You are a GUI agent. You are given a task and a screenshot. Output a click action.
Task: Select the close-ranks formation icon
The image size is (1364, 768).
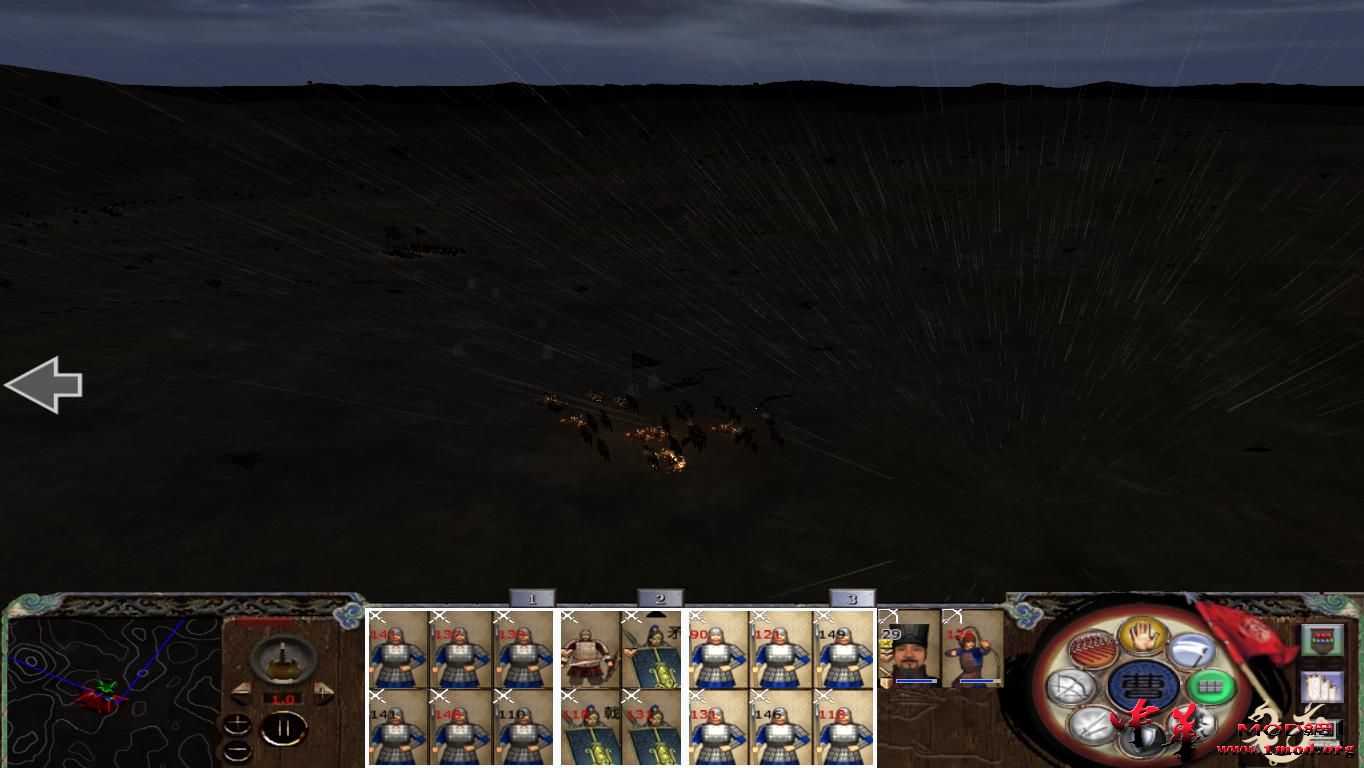pos(1092,649)
